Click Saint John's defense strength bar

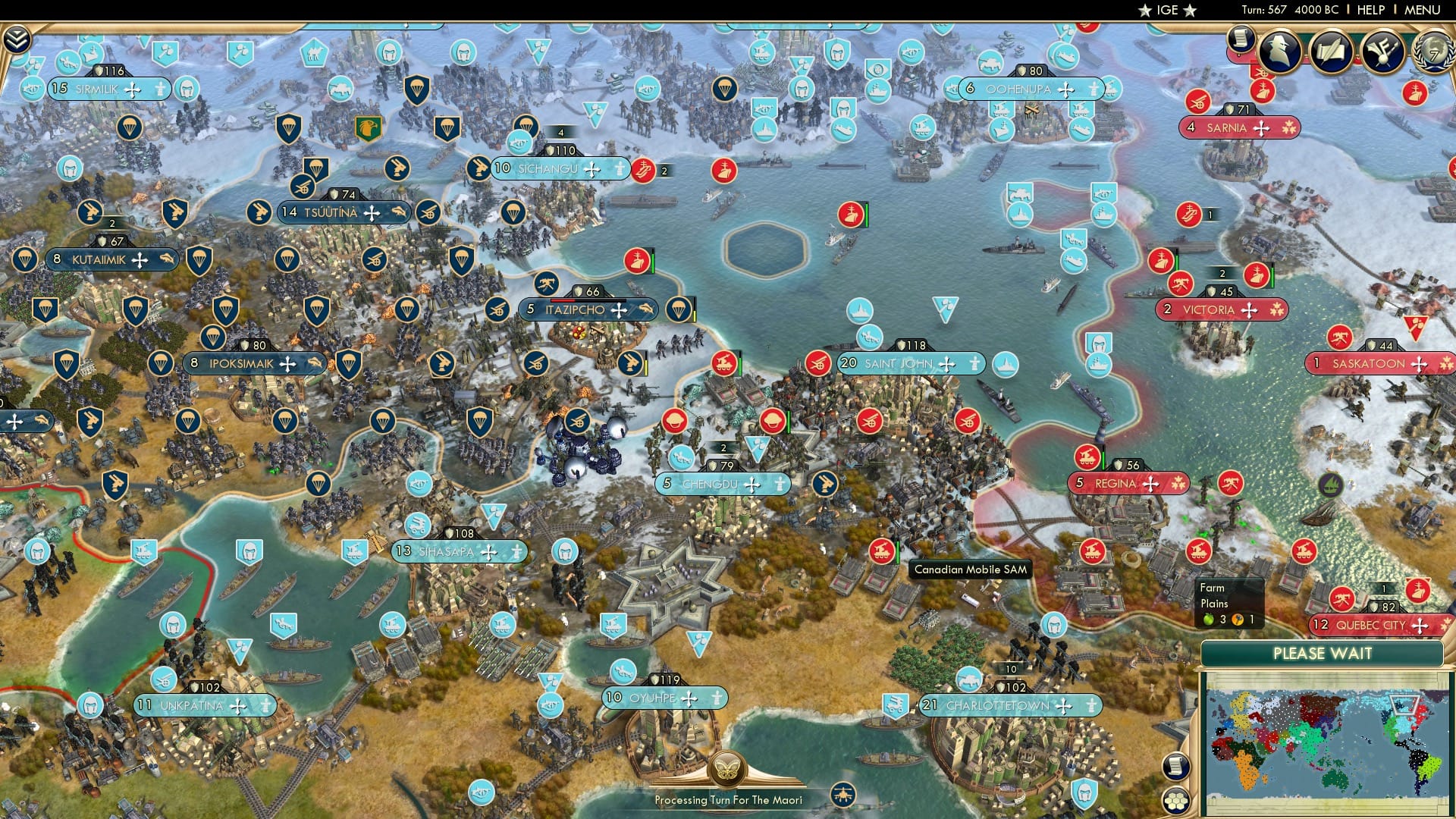pyautogui.click(x=910, y=344)
